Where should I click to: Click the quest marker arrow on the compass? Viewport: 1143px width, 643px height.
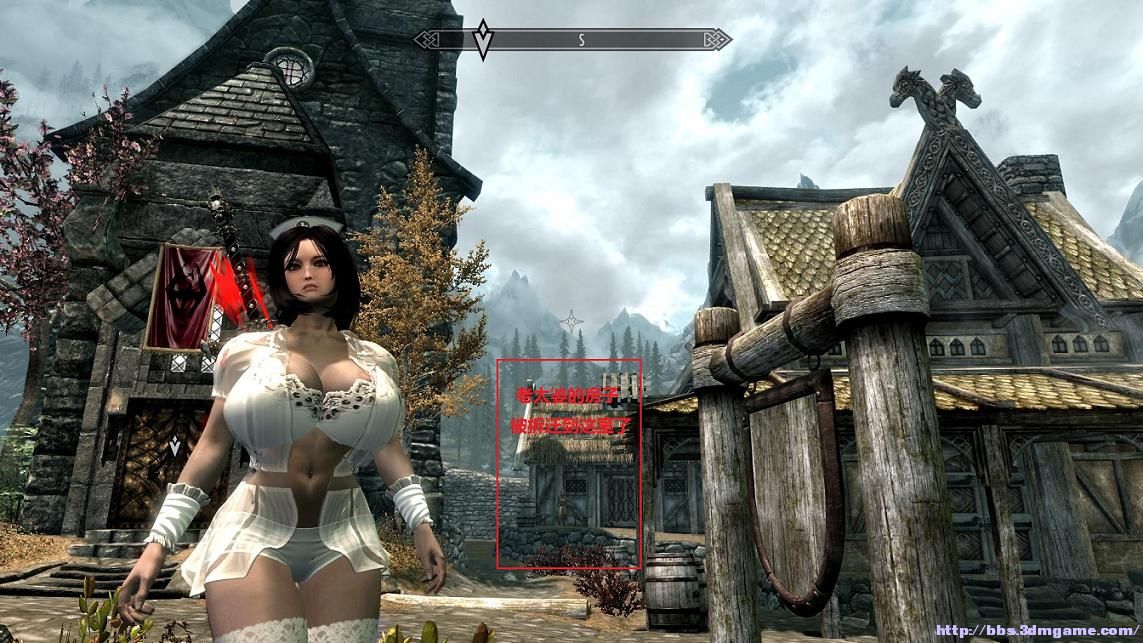[483, 39]
